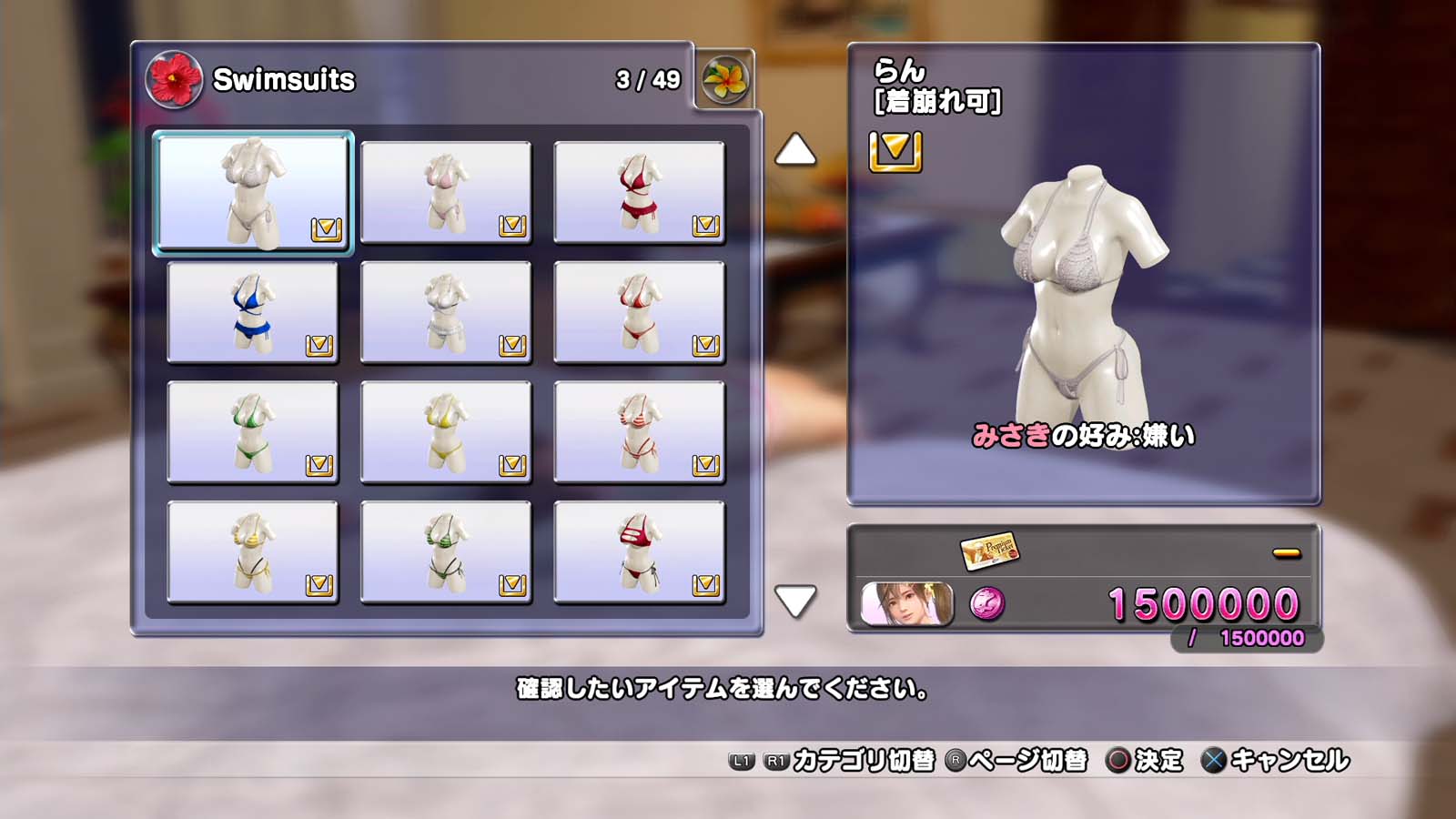Pick the blue wrap bikini tile

click(x=253, y=312)
